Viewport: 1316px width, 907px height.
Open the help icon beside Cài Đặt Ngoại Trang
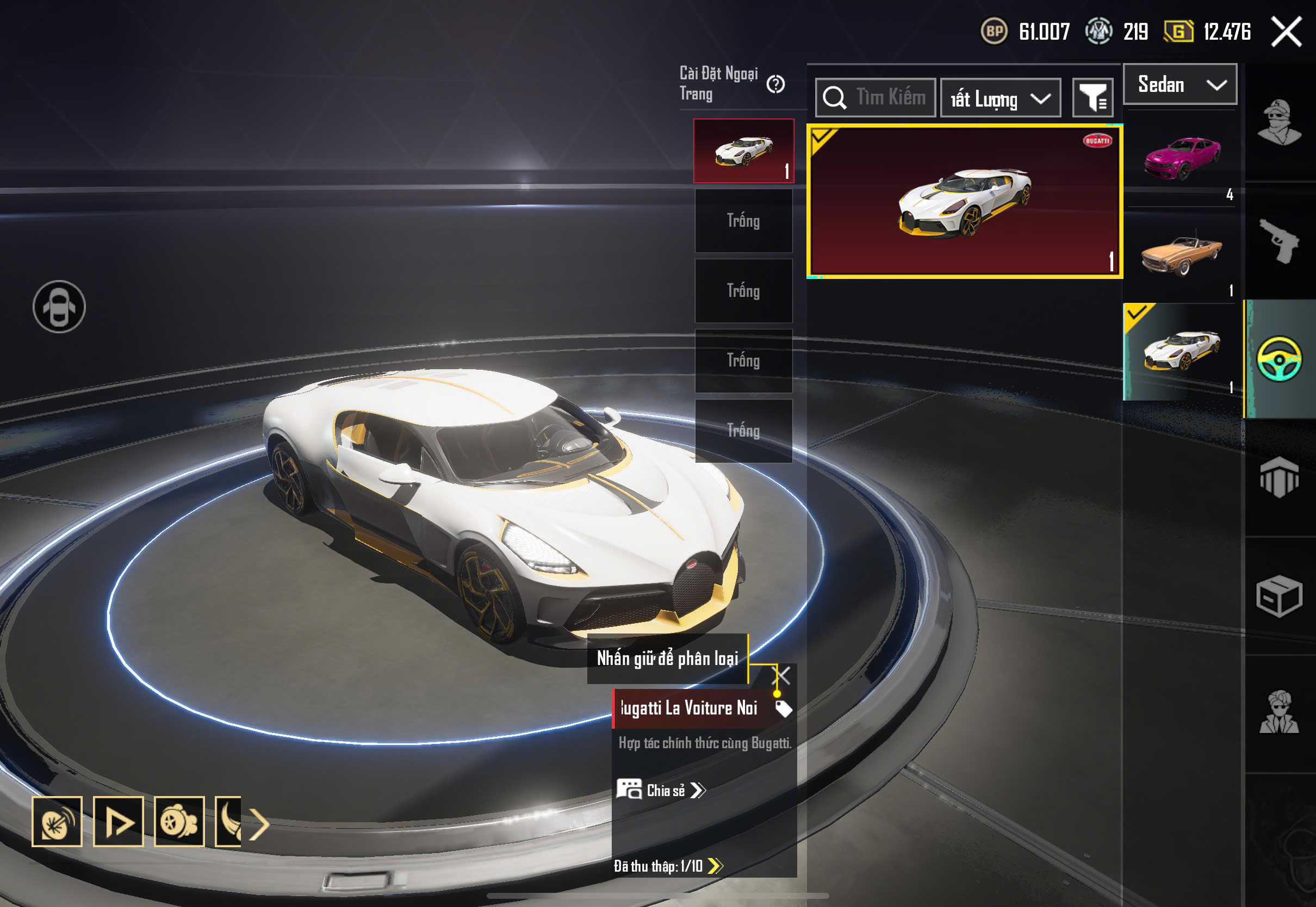775,85
